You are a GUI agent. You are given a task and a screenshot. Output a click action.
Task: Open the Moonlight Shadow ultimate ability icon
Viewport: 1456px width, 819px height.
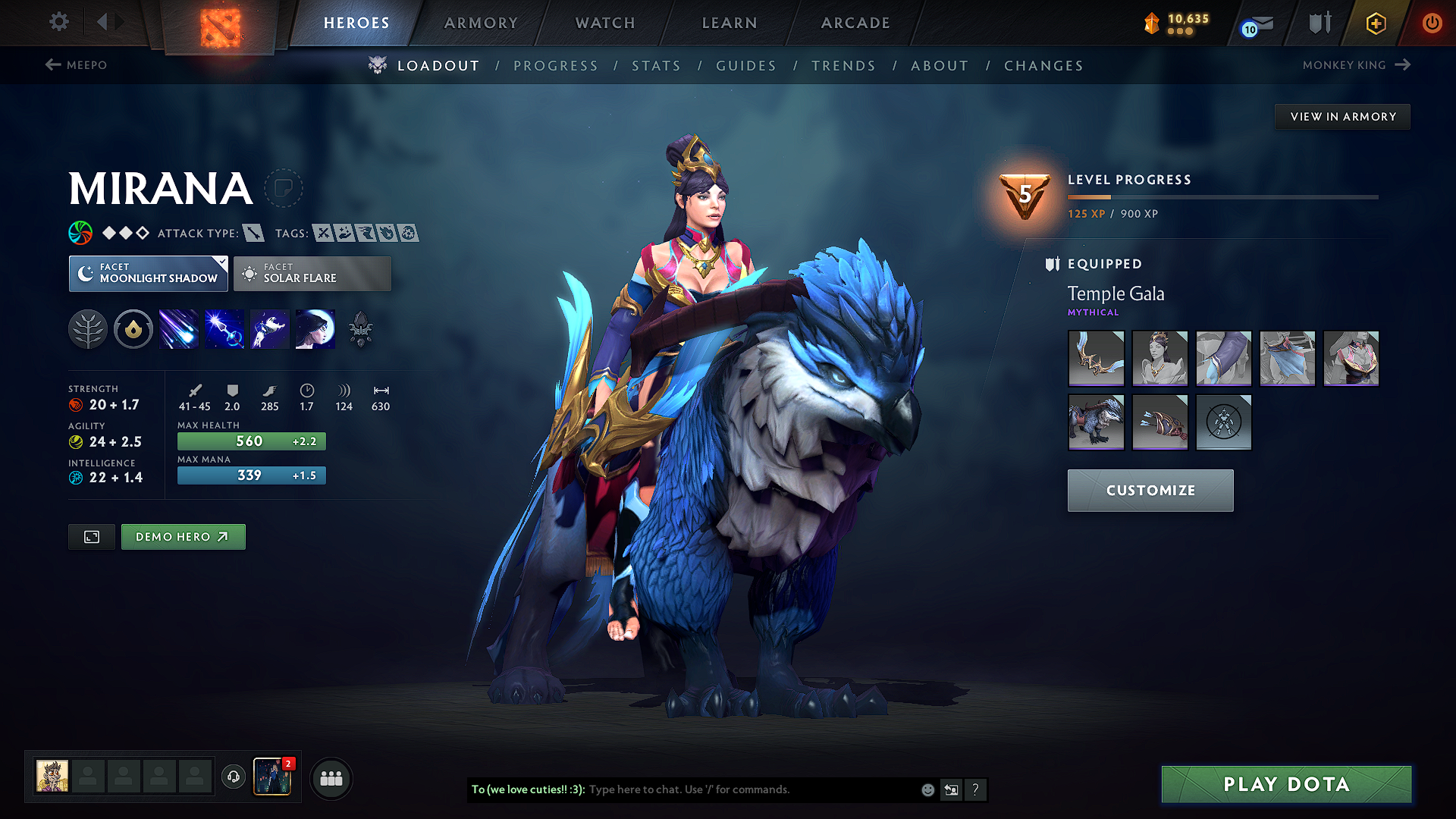(x=315, y=328)
